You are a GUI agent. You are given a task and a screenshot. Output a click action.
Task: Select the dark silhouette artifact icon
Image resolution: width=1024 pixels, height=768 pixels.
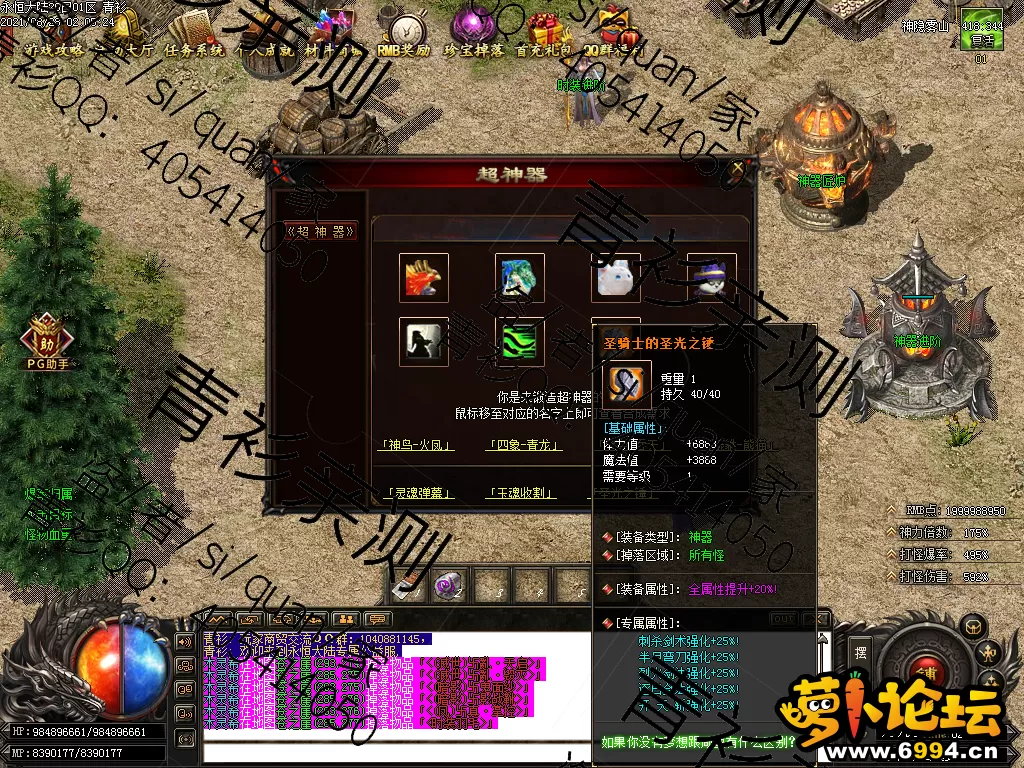[424, 342]
